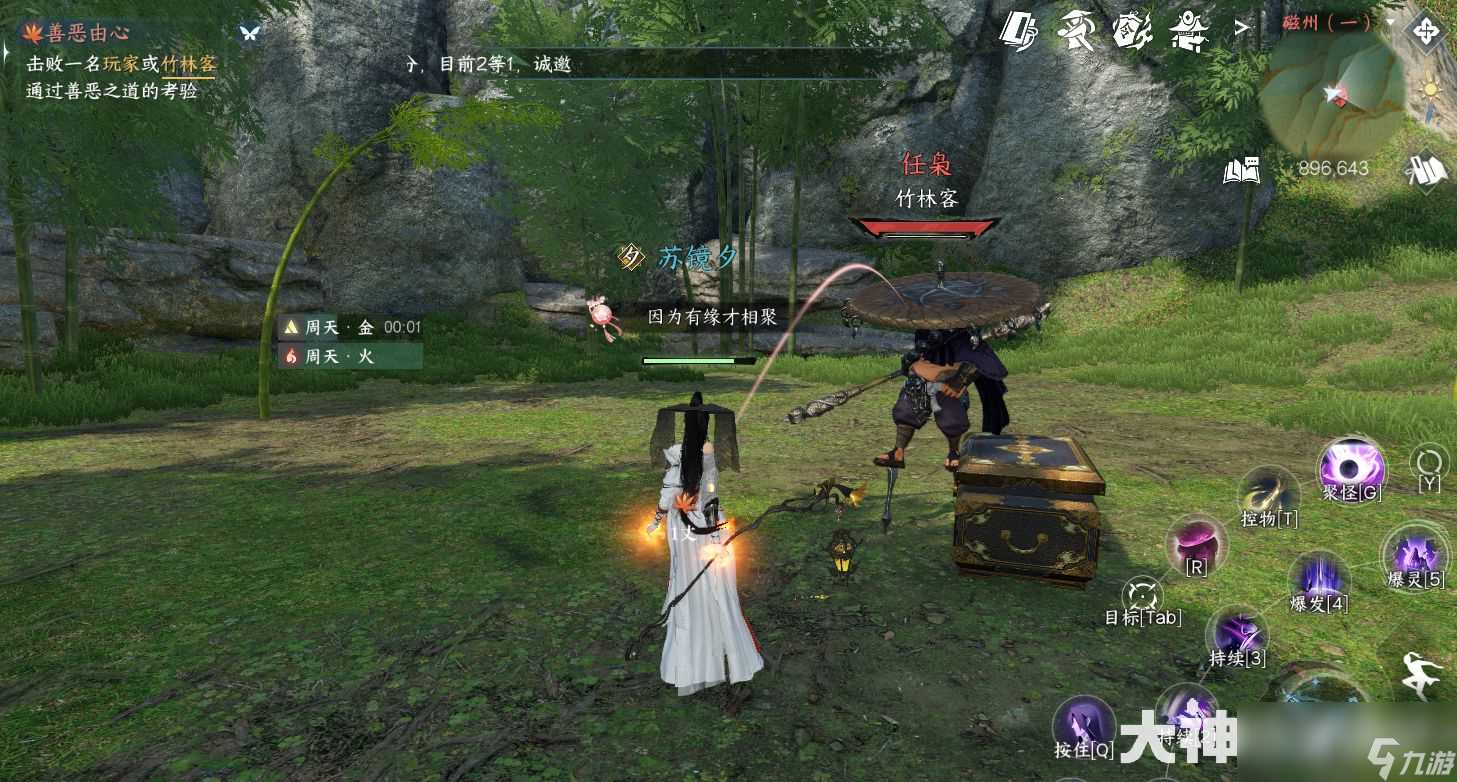Tap the 目标 target-switch button
1457x782 pixels.
(x=1142, y=600)
